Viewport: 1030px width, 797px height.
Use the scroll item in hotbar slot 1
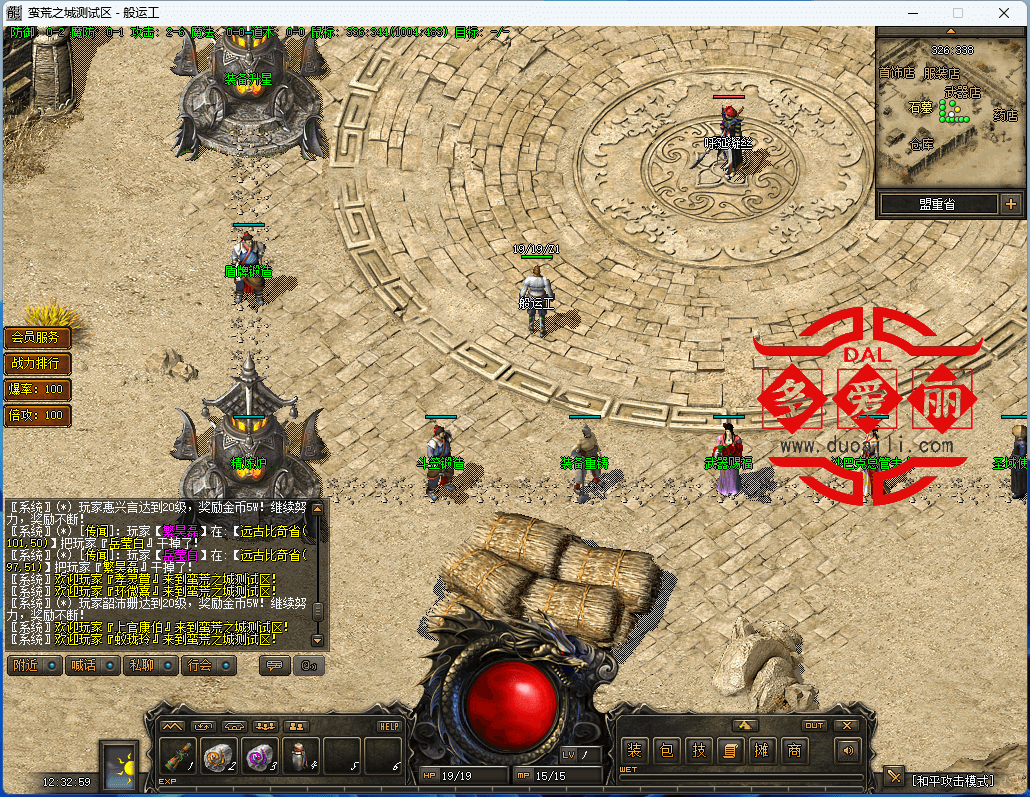pos(179,758)
